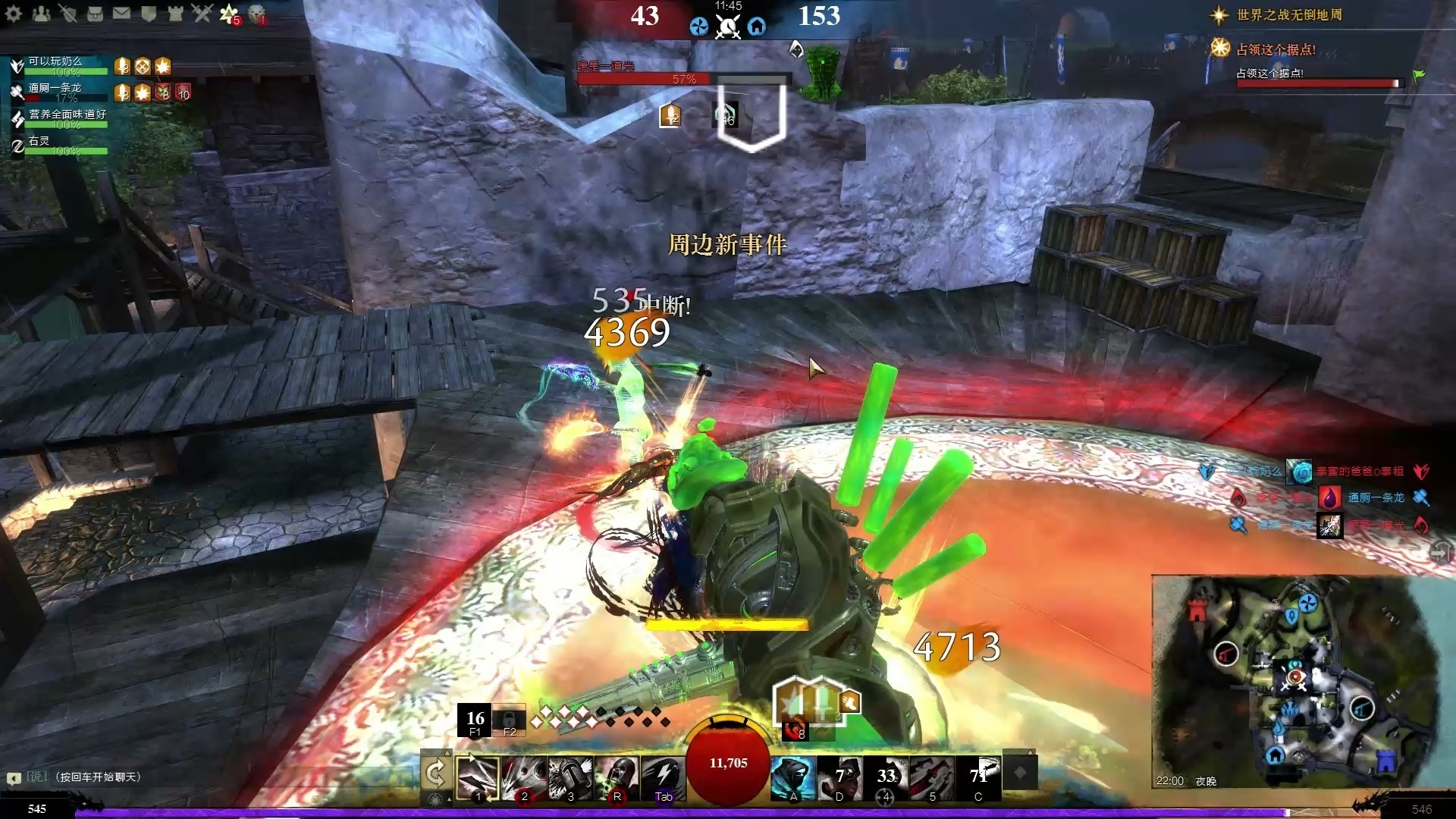Select party member 可以玩奶么

[x=55, y=61]
